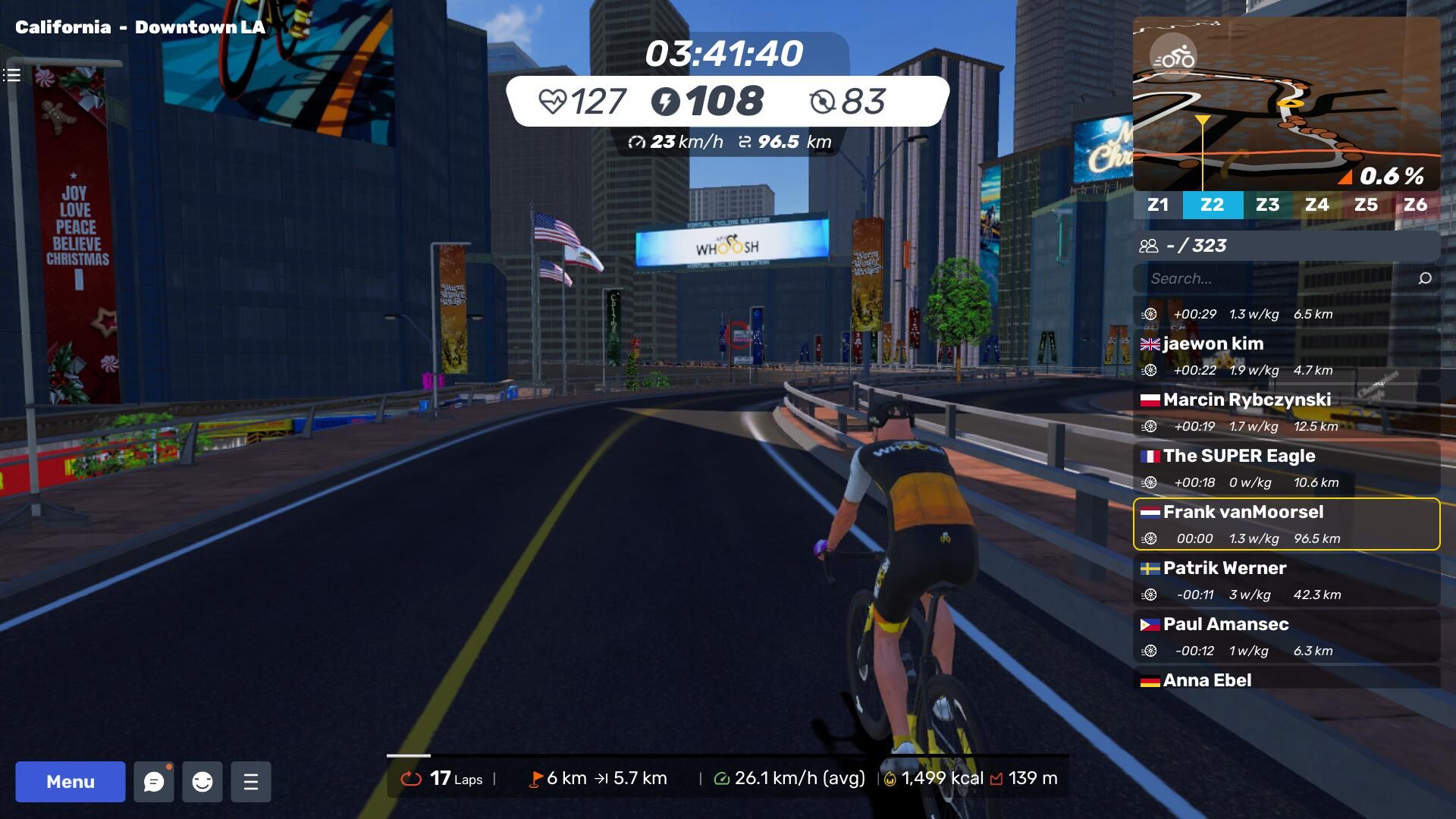The height and width of the screenshot is (819, 1456).
Task: Click the rider search field
Action: [x=1274, y=278]
